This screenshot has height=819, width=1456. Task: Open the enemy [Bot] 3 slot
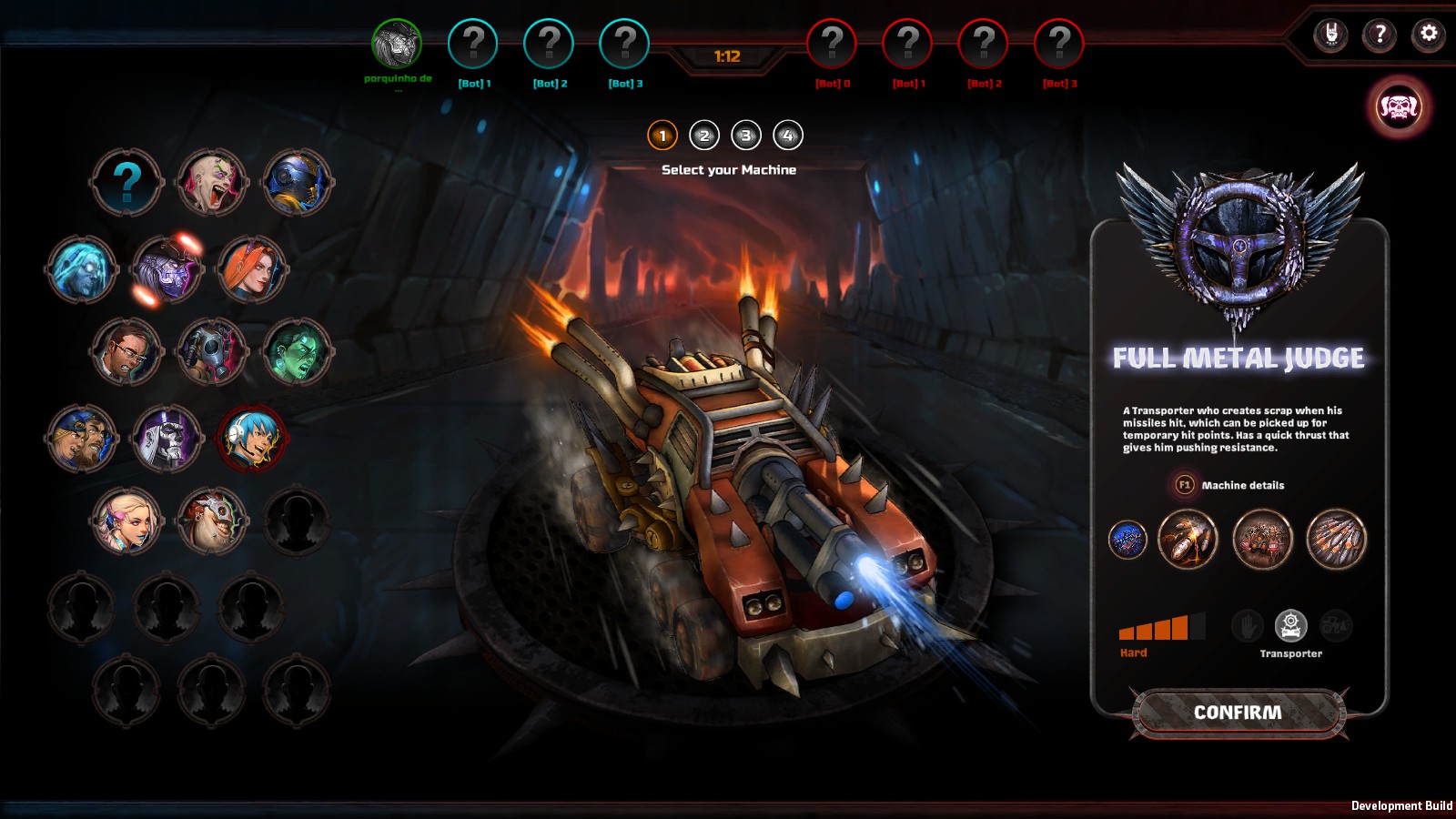(x=1058, y=41)
